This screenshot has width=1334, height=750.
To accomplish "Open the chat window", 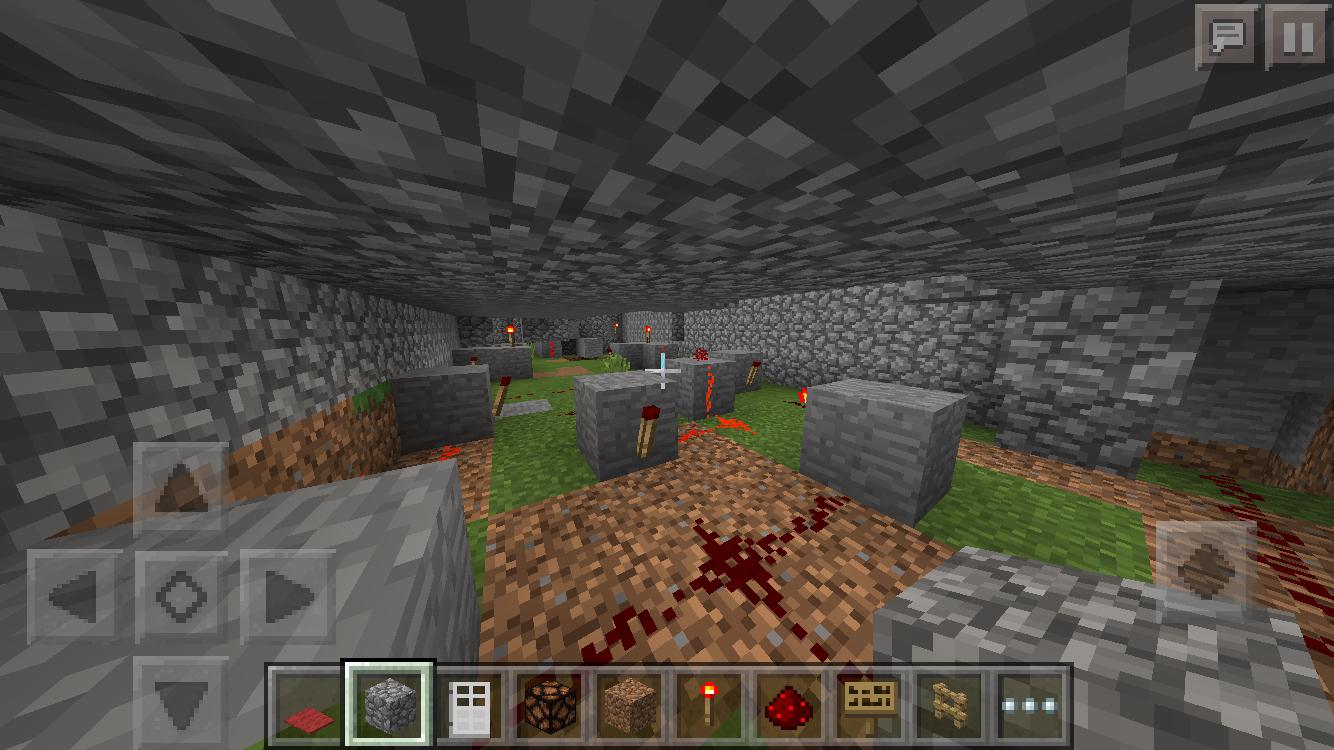I will 1227,37.
